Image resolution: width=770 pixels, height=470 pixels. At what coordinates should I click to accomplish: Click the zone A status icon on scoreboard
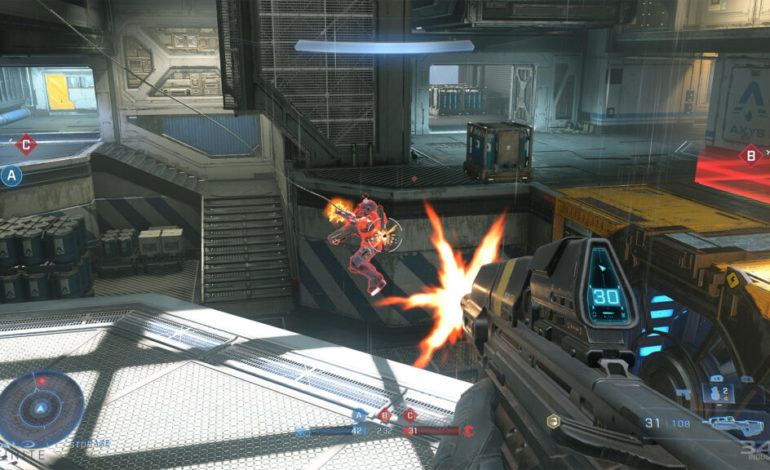click(x=359, y=415)
